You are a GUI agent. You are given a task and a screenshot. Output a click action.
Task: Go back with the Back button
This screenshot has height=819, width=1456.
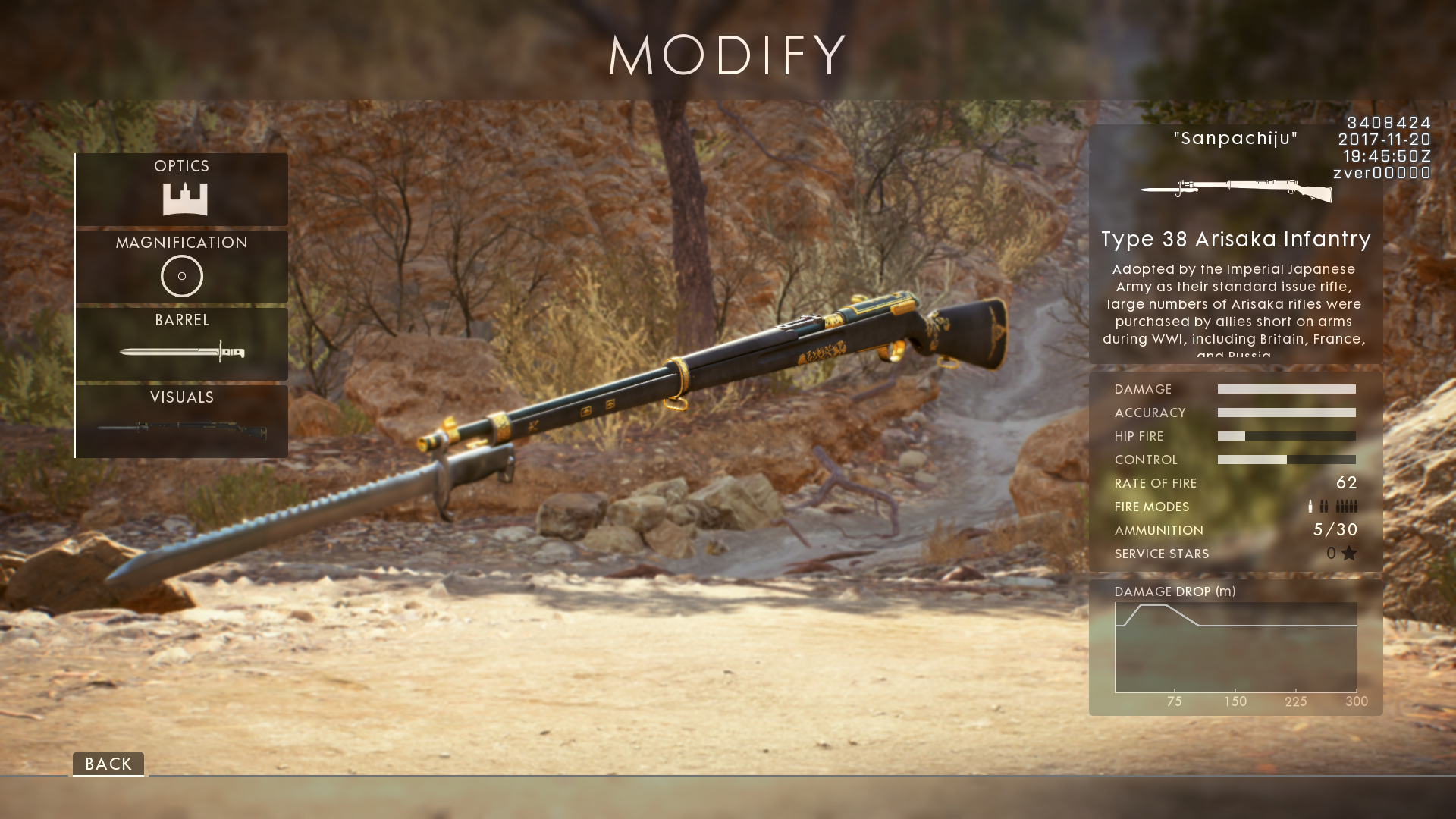[x=108, y=764]
